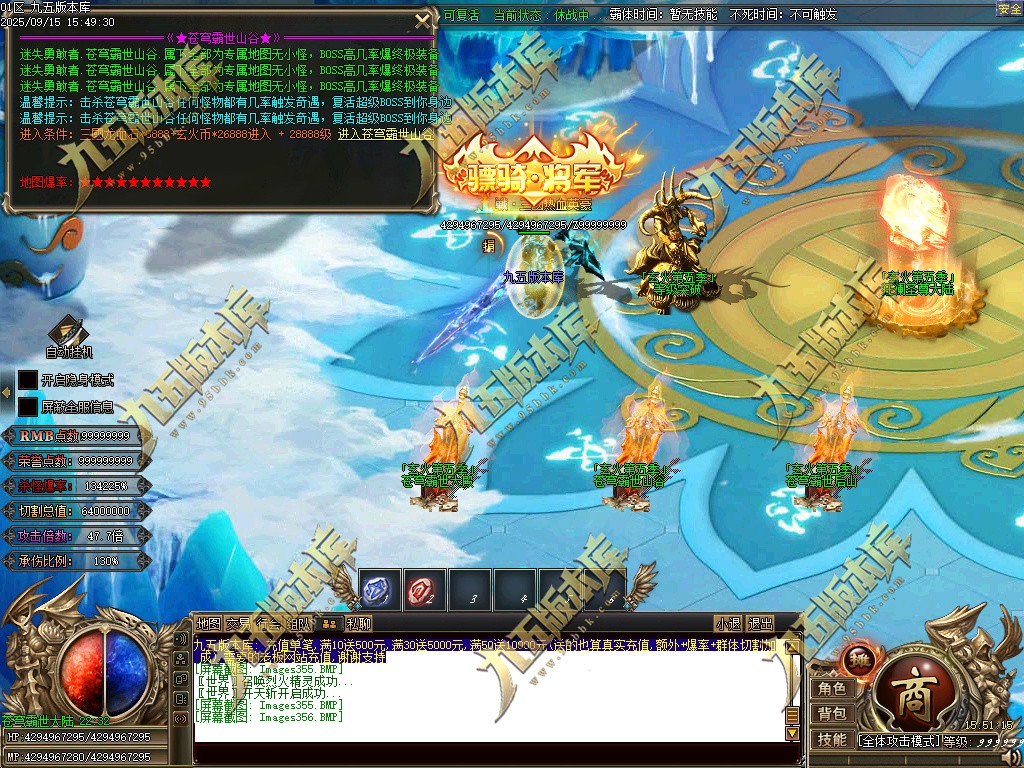This screenshot has width=1024, height=768.
Task: Follow the 进入苍穹霸世山谷 link
Action: [x=386, y=133]
